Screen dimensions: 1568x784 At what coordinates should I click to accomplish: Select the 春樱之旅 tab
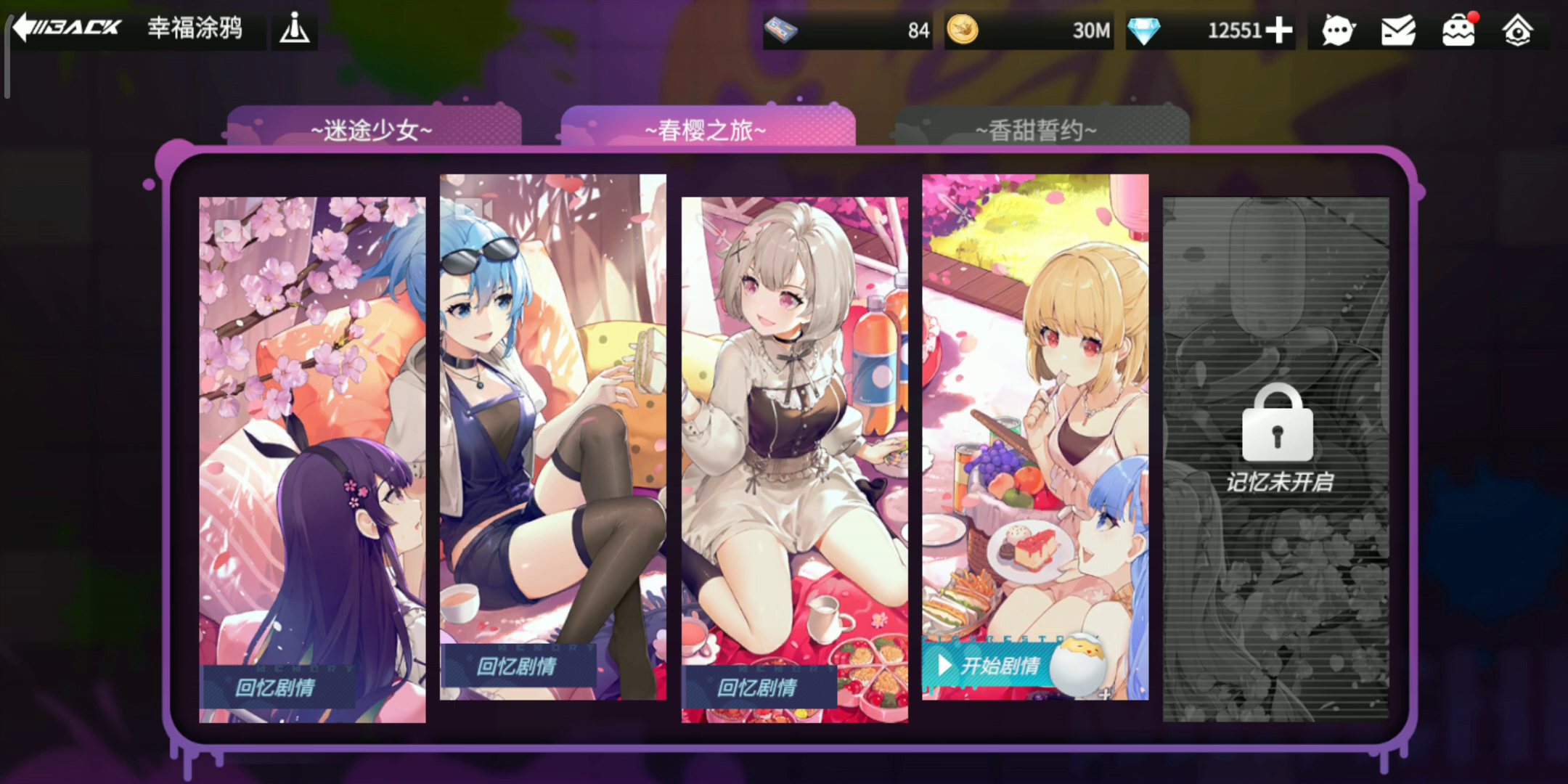point(706,129)
